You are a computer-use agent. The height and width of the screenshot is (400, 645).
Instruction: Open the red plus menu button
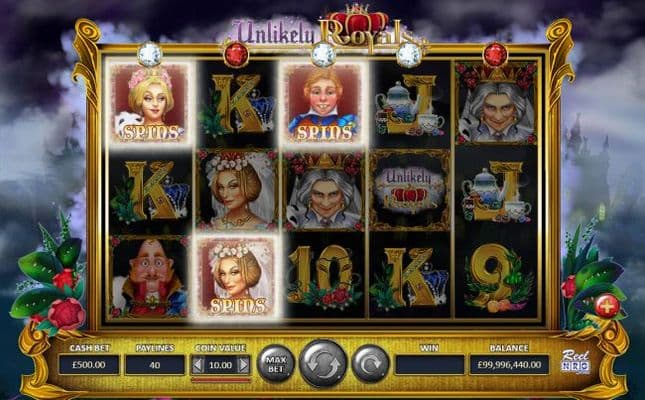tap(607, 305)
